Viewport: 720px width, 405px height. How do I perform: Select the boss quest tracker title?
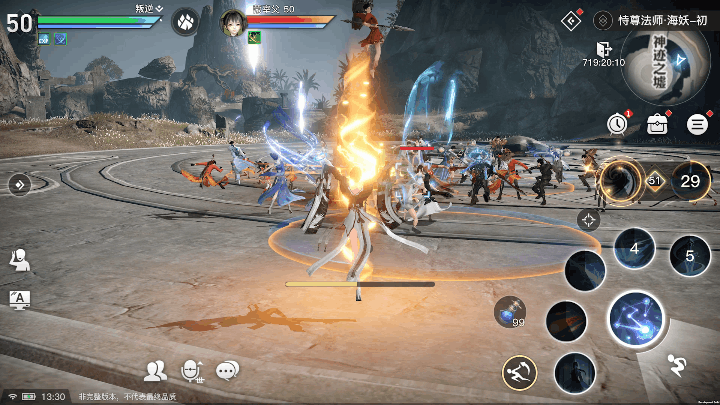pyautogui.click(x=653, y=19)
